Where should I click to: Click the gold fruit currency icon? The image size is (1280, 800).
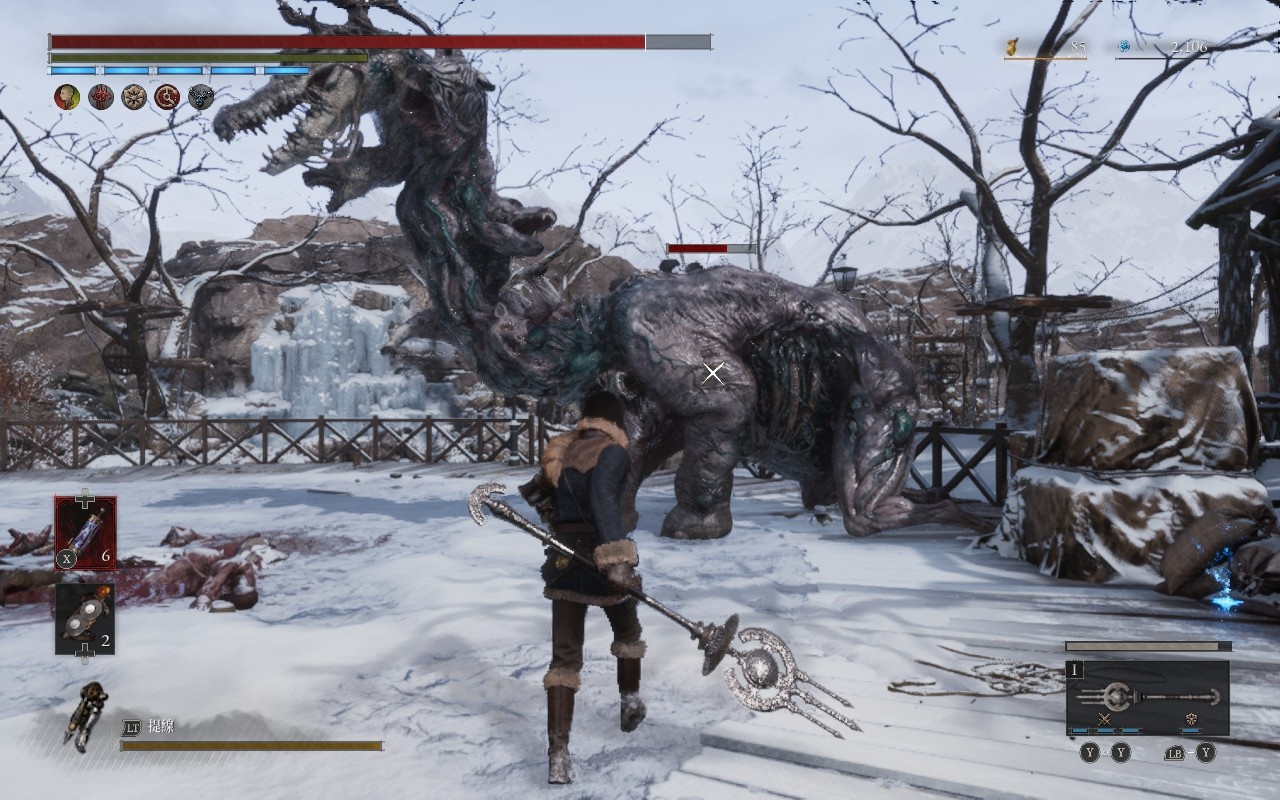coord(1012,46)
